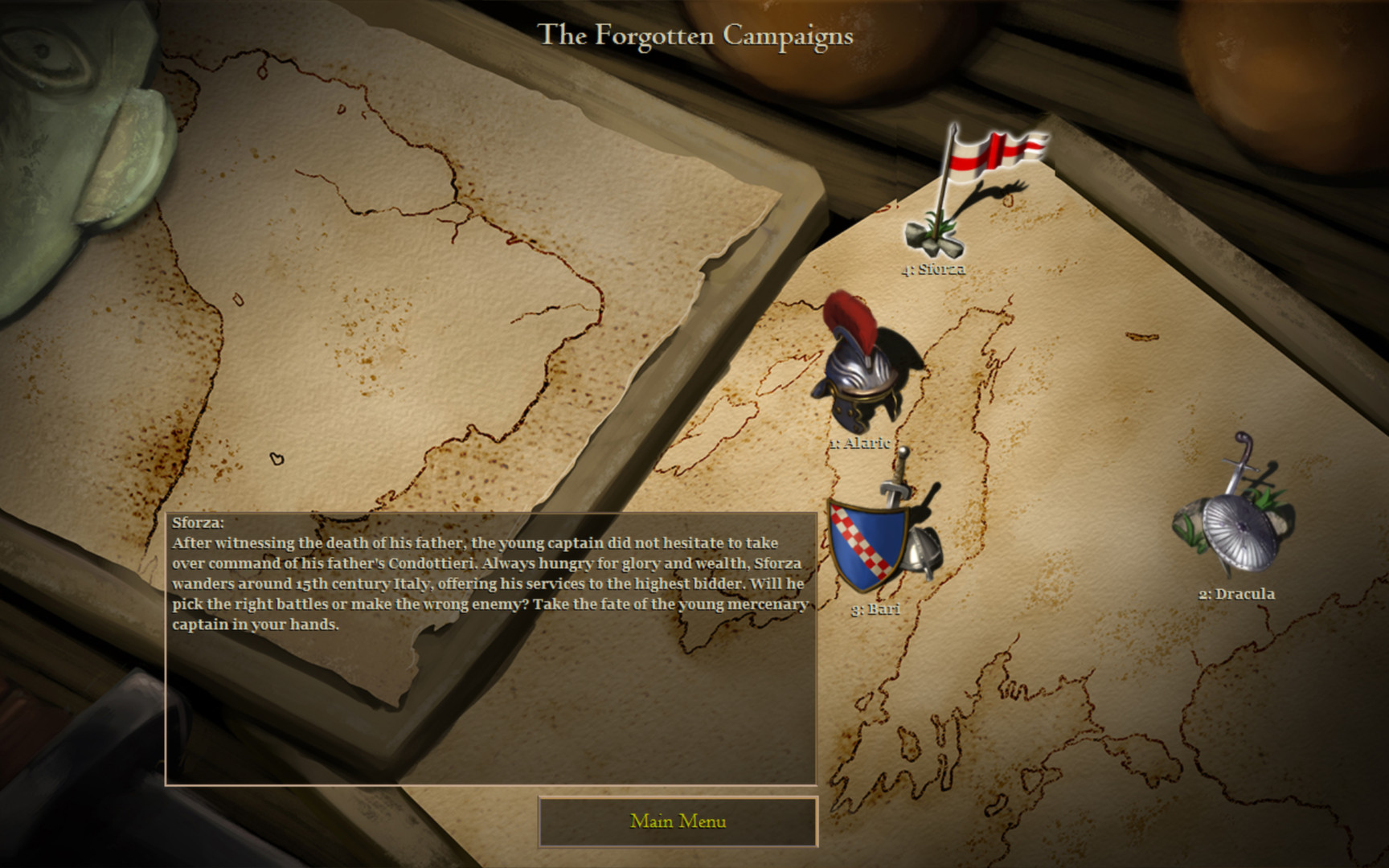Image resolution: width=1389 pixels, height=868 pixels.
Task: Click the '1: Alaric' label text
Action: click(x=859, y=441)
